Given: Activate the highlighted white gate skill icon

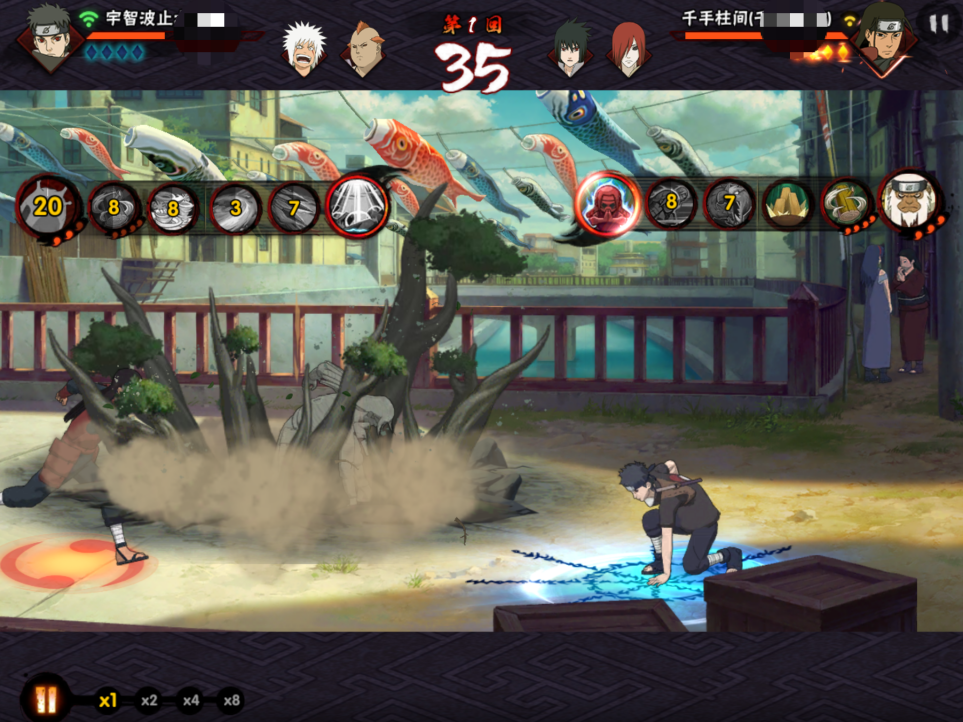Looking at the screenshot, I should point(357,208).
